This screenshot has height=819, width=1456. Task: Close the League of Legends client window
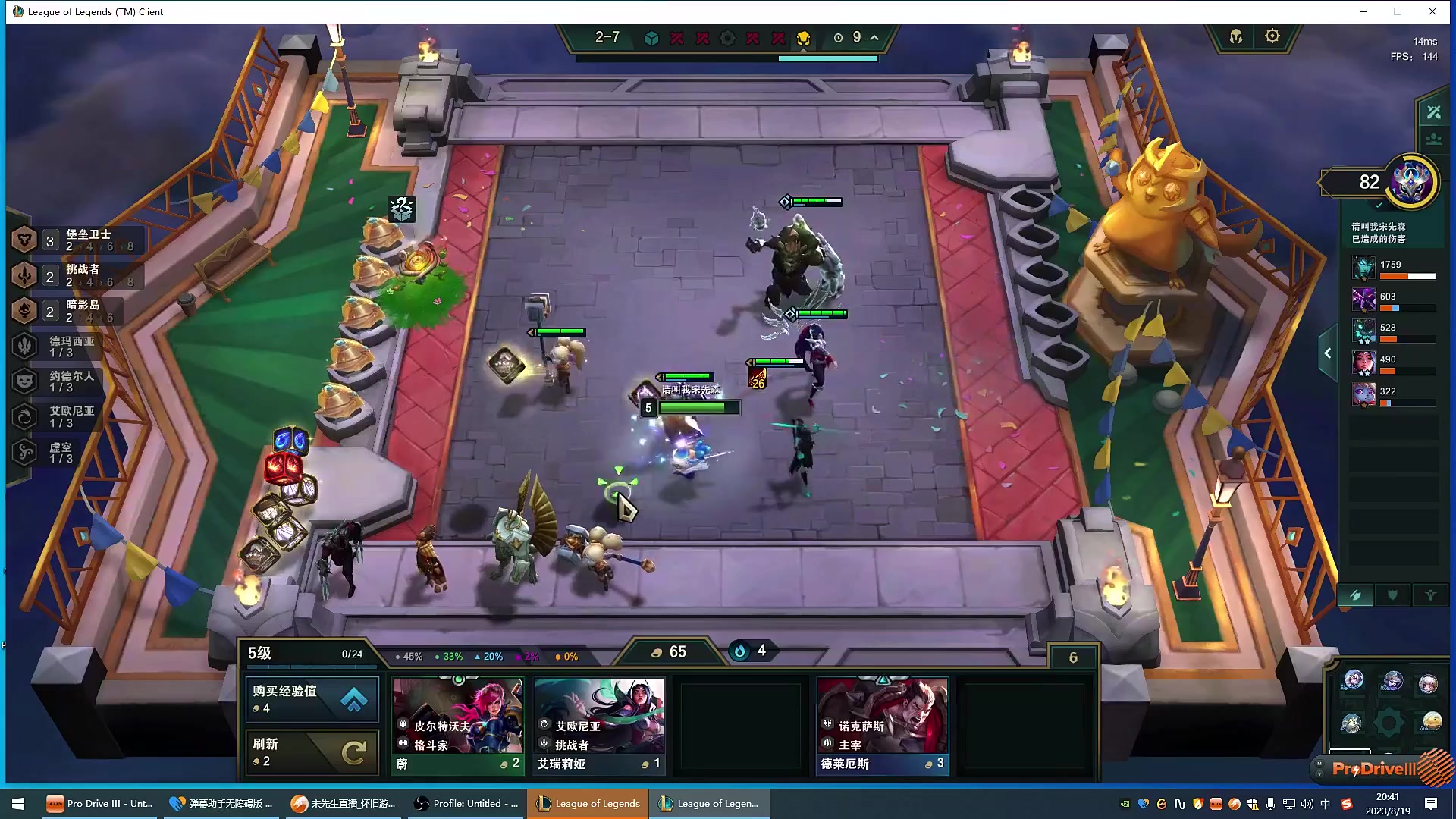click(x=1432, y=11)
